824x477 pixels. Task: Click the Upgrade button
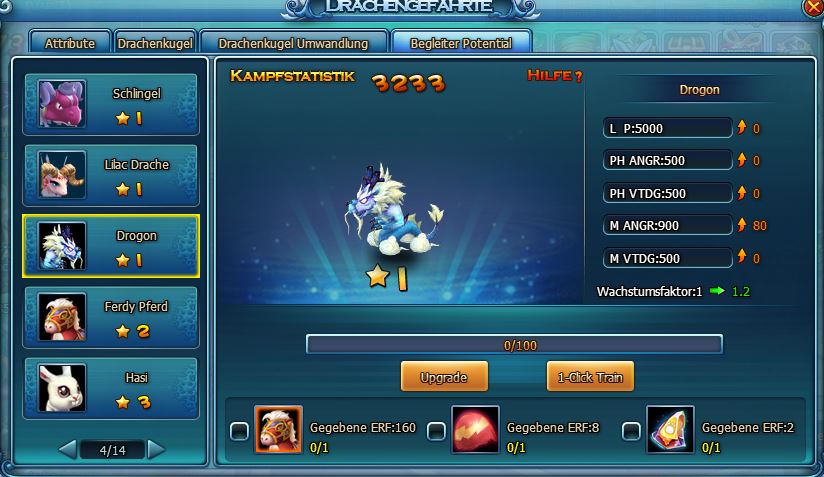(x=444, y=376)
